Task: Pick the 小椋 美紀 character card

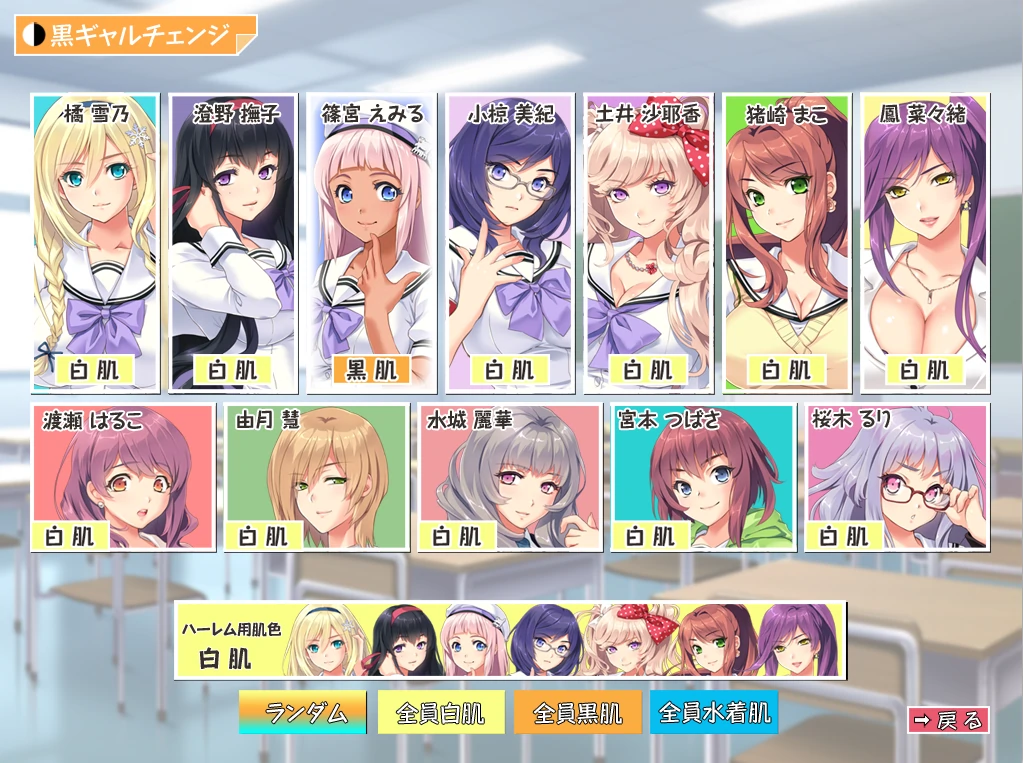Action: coord(510,242)
